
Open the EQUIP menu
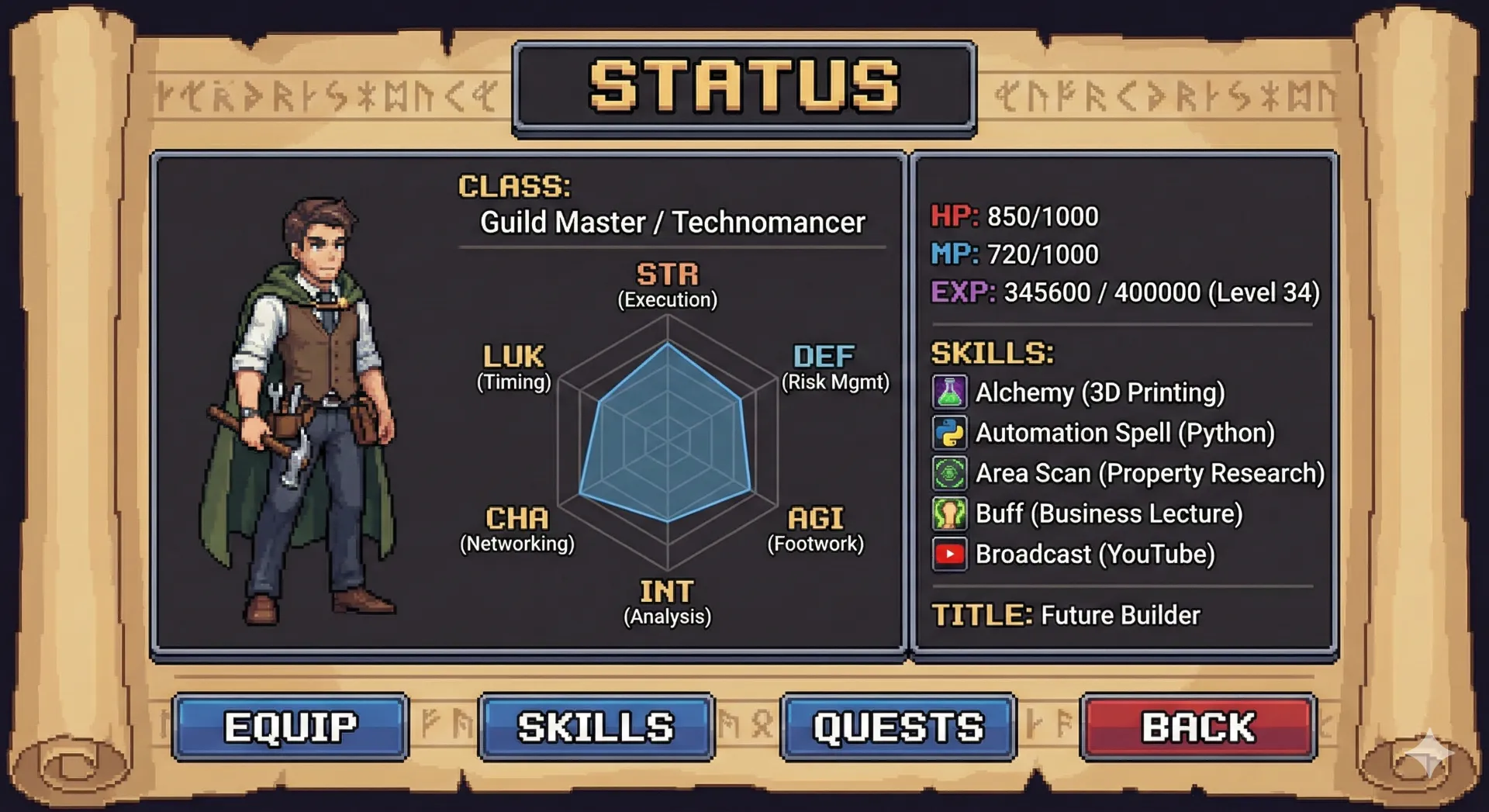click(290, 727)
